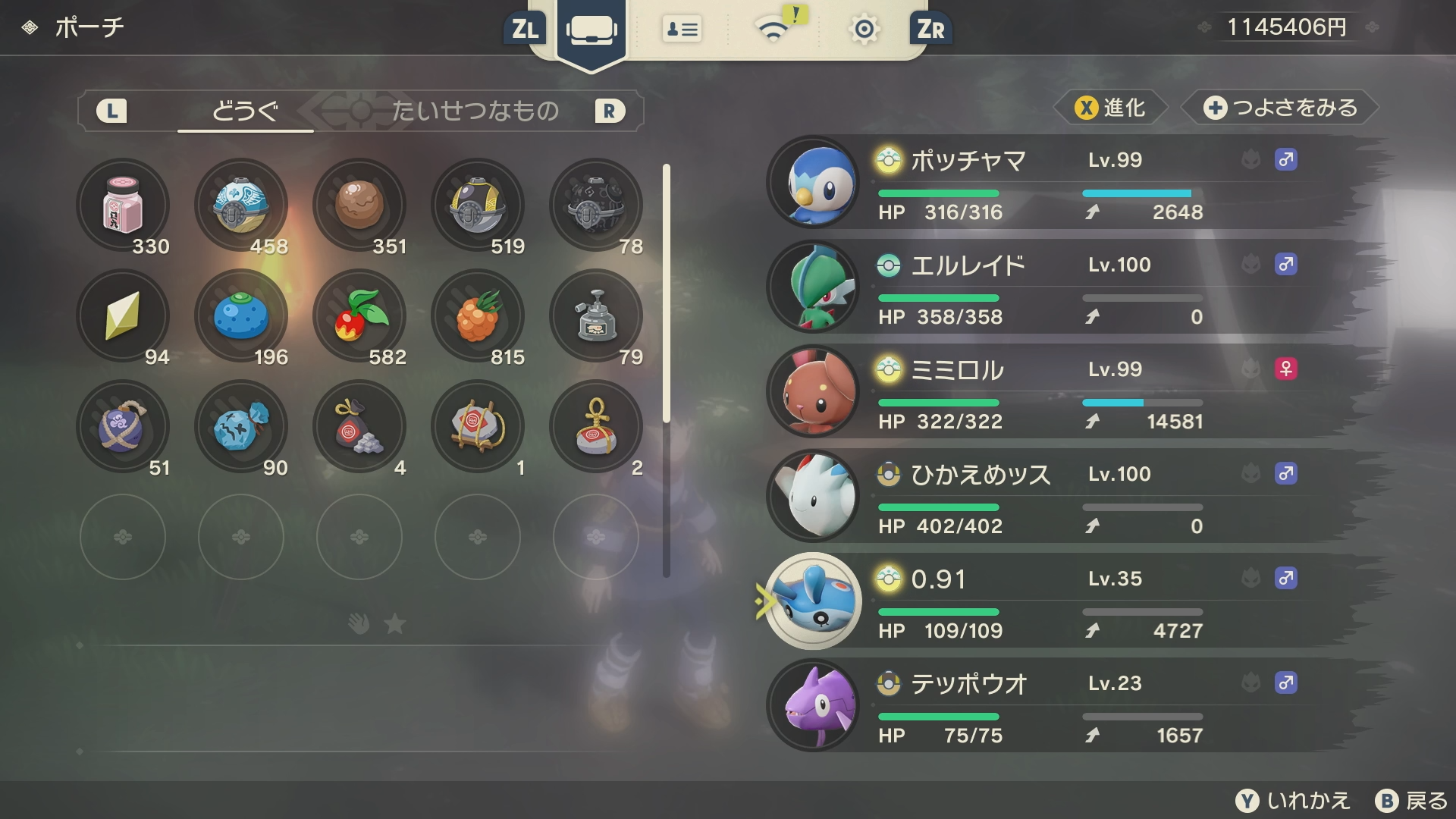The width and height of the screenshot is (1456, 819).
Task: Switch to the たいせつなもの tab
Action: click(475, 111)
